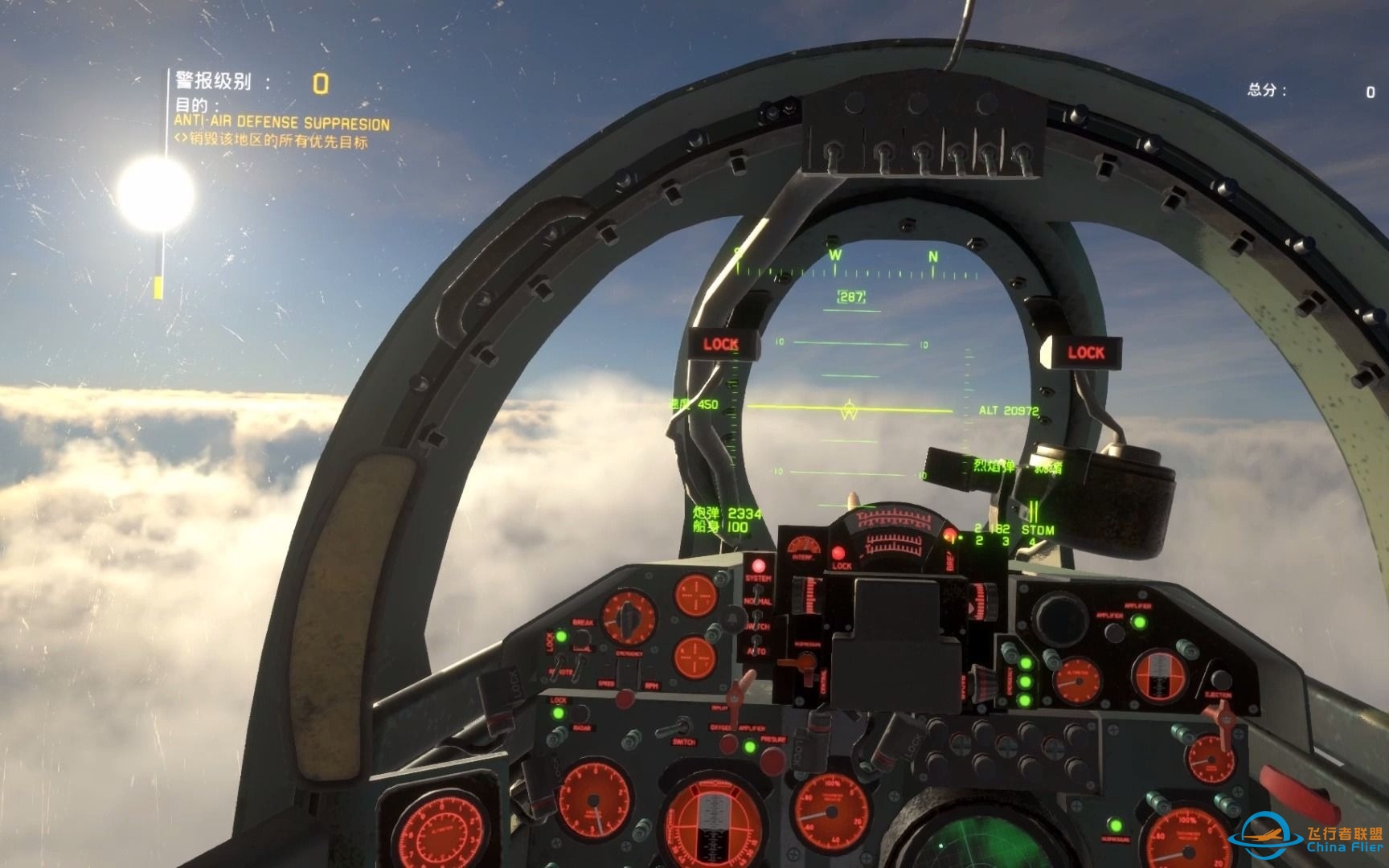Click the green RADAR lock light

pyautogui.click(x=558, y=714)
